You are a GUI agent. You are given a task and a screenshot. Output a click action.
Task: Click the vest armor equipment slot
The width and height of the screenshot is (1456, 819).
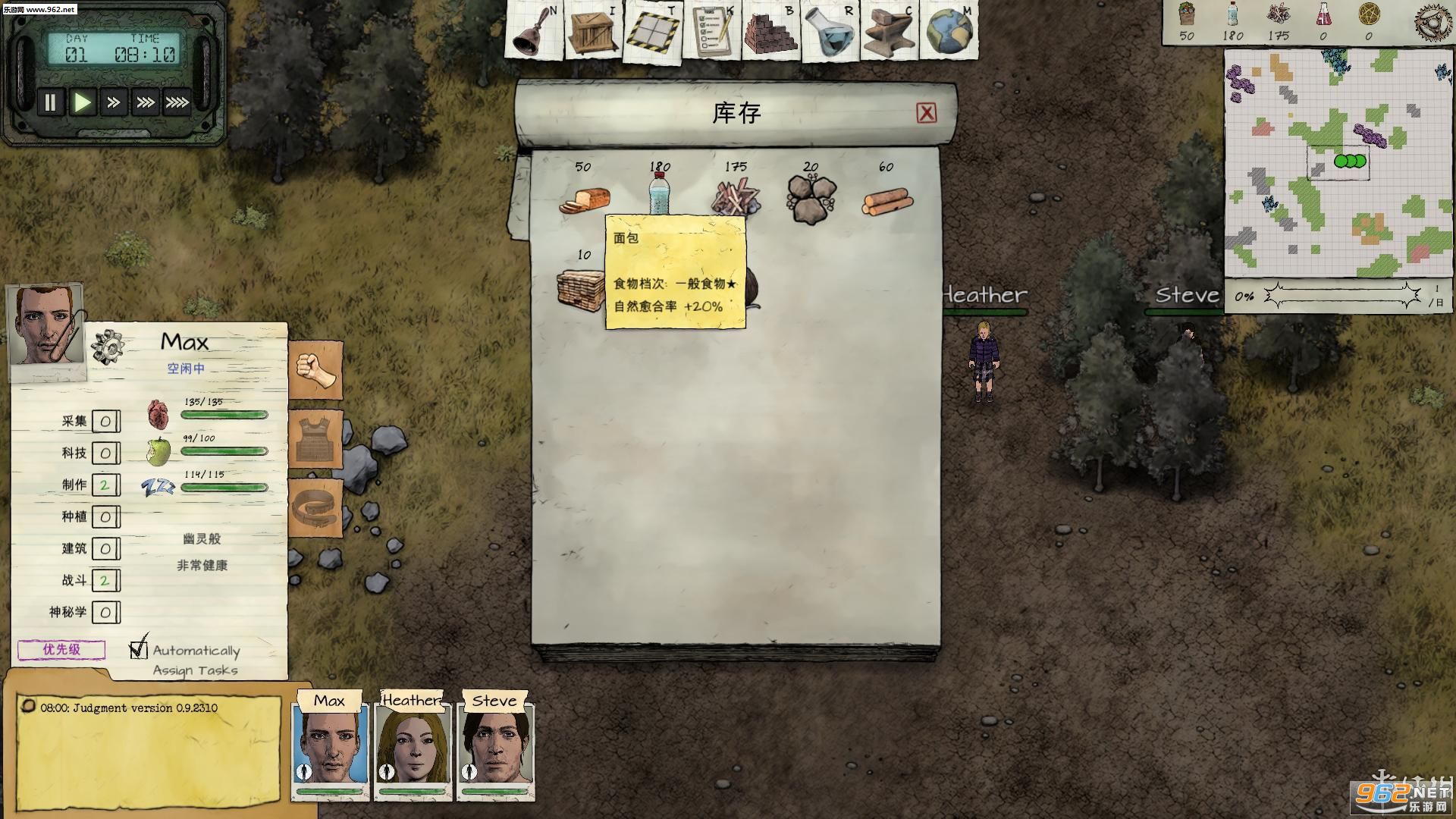pos(315,438)
